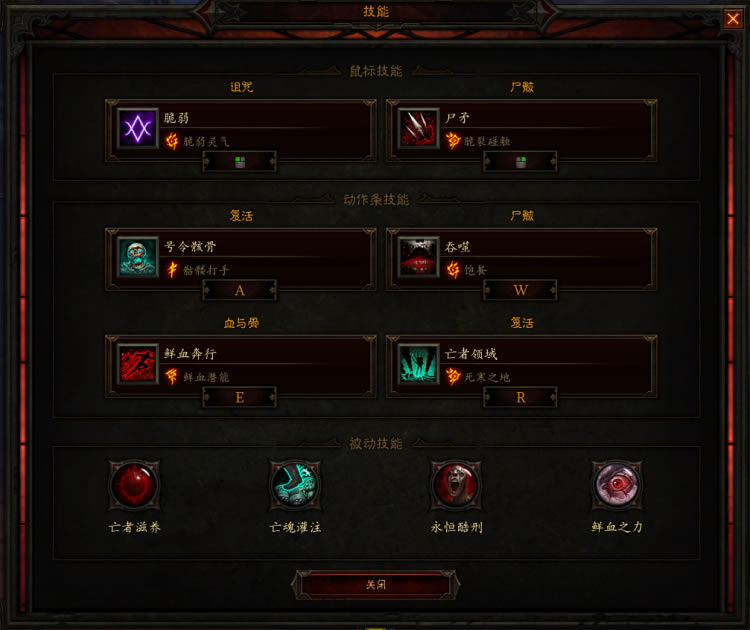Open the 号令骸骨 skill slot
The image size is (750, 630).
pyautogui.click(x=240, y=258)
